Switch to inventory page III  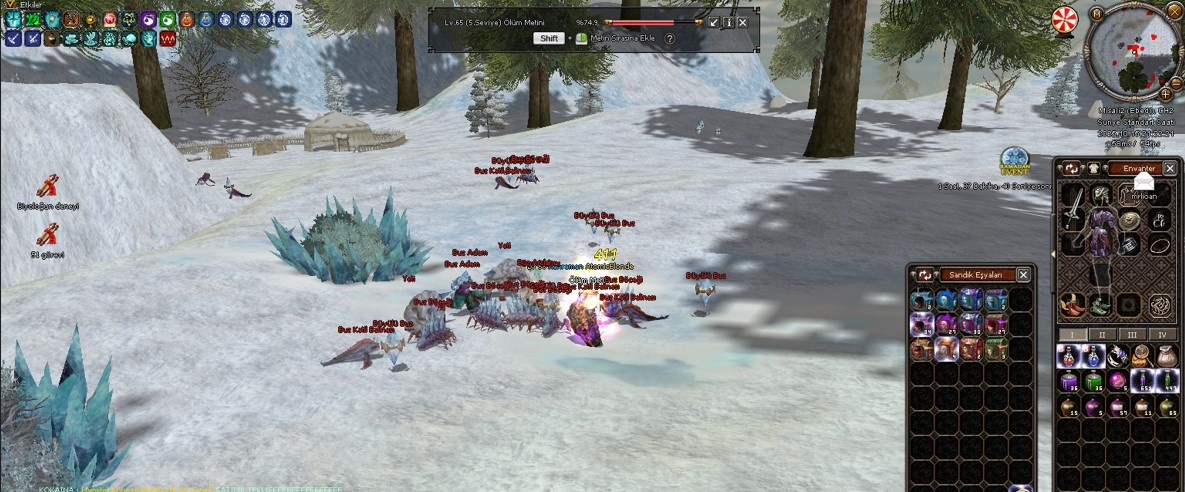pos(1132,334)
